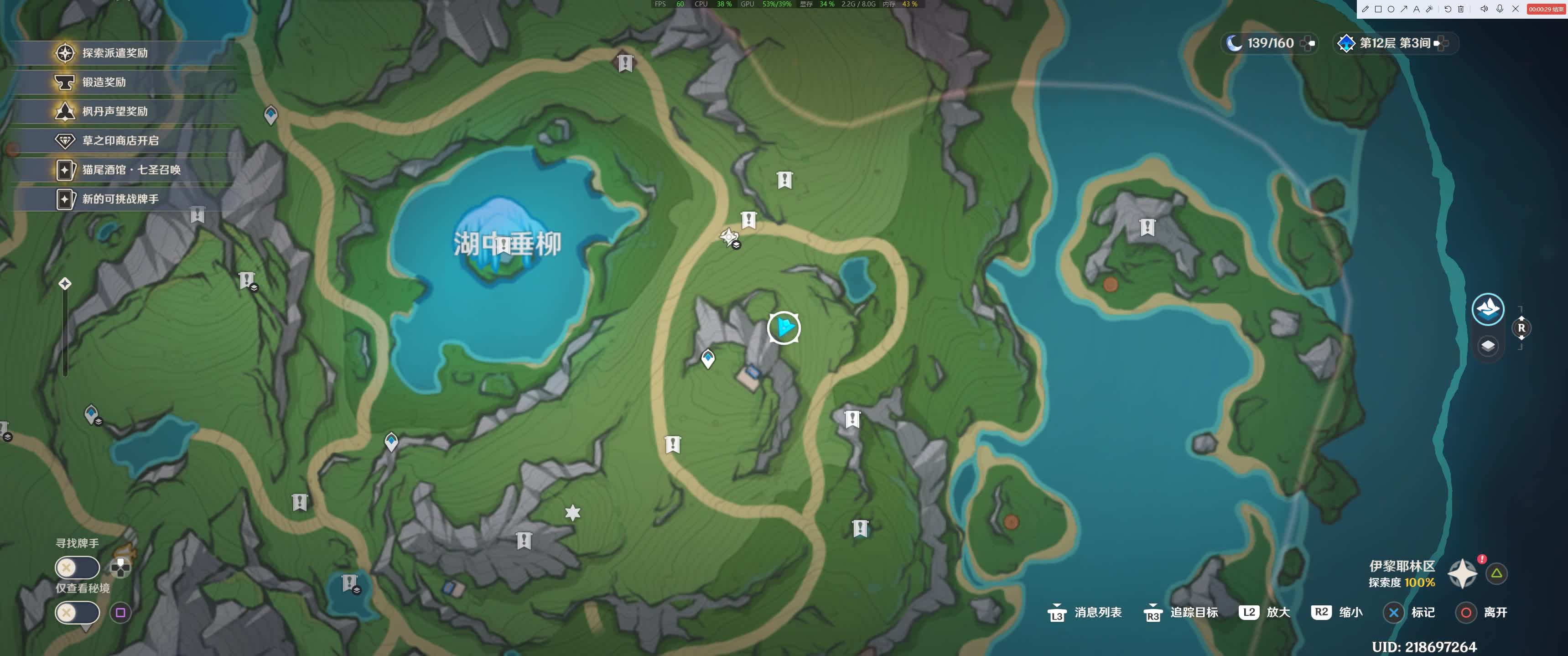The height and width of the screenshot is (656, 1568).
Task: Close the recording annotation toolbar
Action: click(x=1516, y=9)
